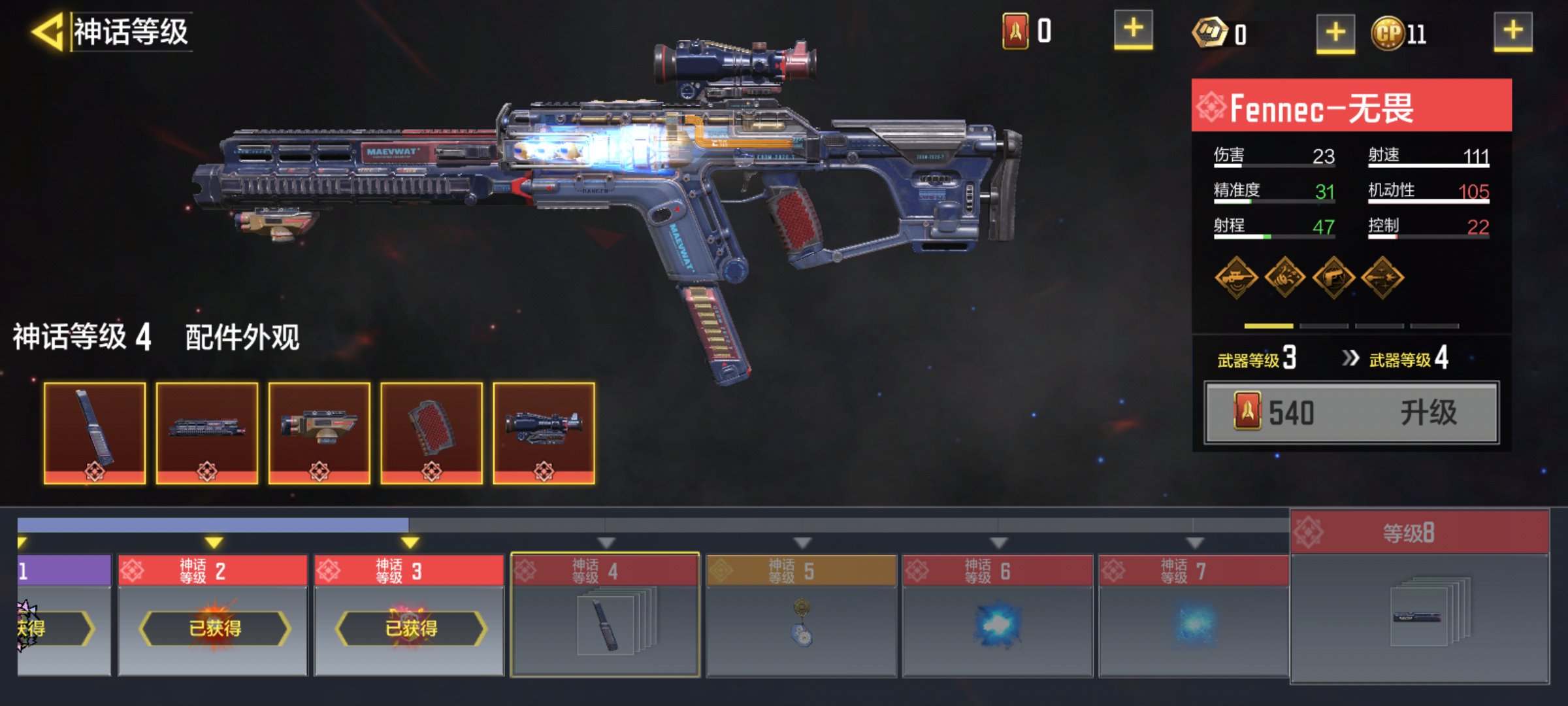Go back using the yellow arrow
Screen dimensions: 1568x706
(x=47, y=31)
